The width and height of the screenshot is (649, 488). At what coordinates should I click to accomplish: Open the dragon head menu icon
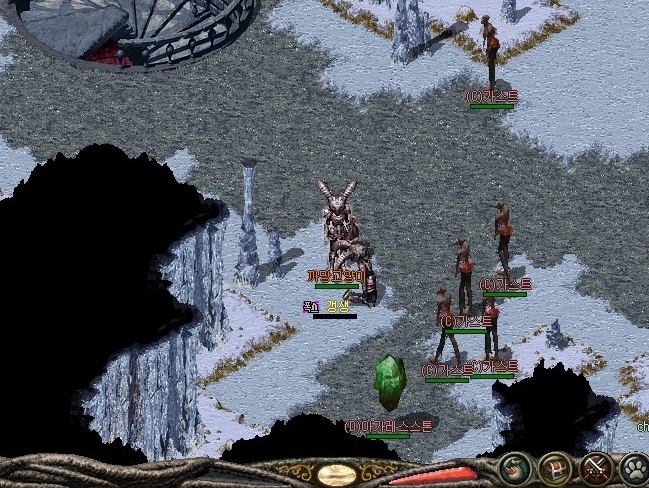516,467
